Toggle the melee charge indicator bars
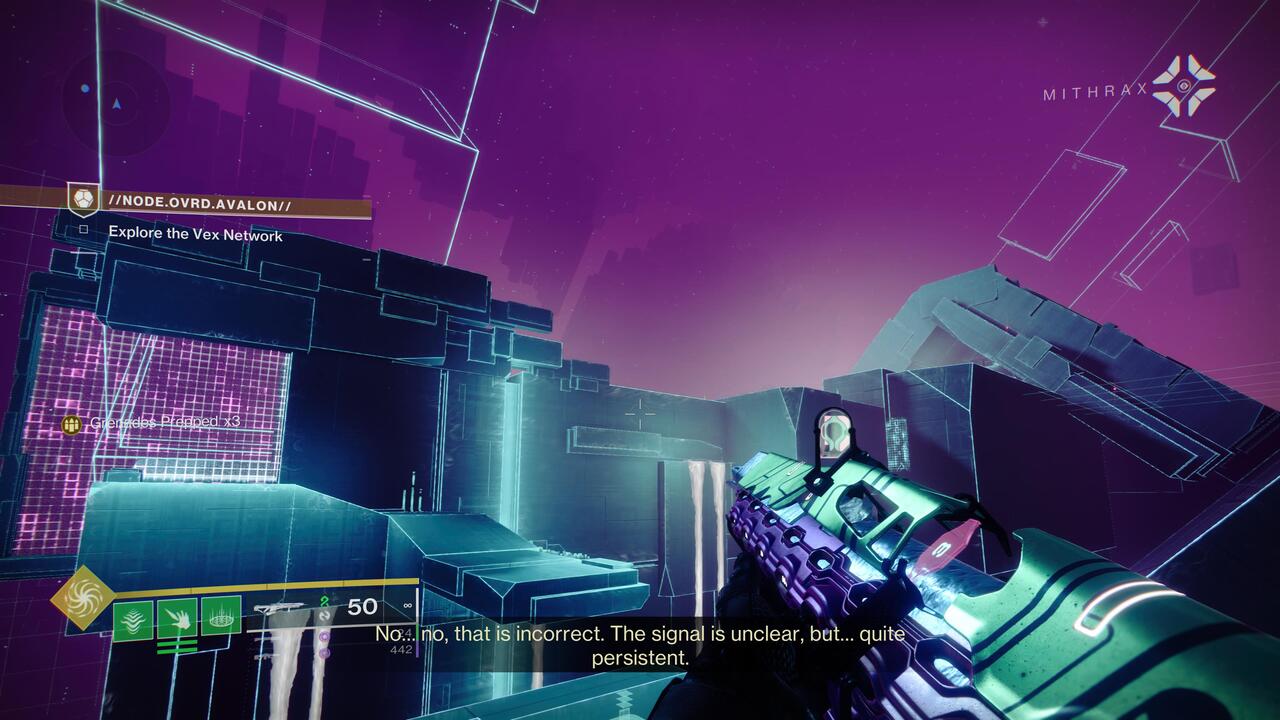Screen dimensions: 1280x720 tap(177, 646)
